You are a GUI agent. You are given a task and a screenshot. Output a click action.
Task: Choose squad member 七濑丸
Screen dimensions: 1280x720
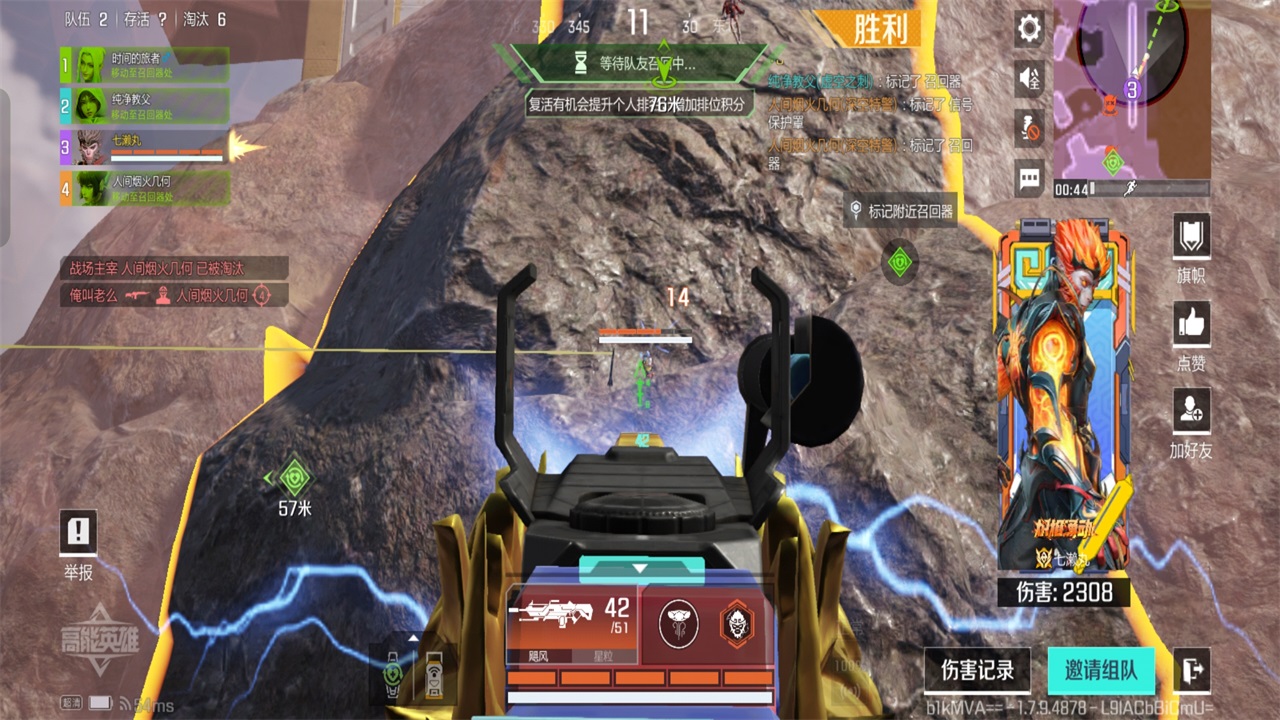(x=145, y=147)
